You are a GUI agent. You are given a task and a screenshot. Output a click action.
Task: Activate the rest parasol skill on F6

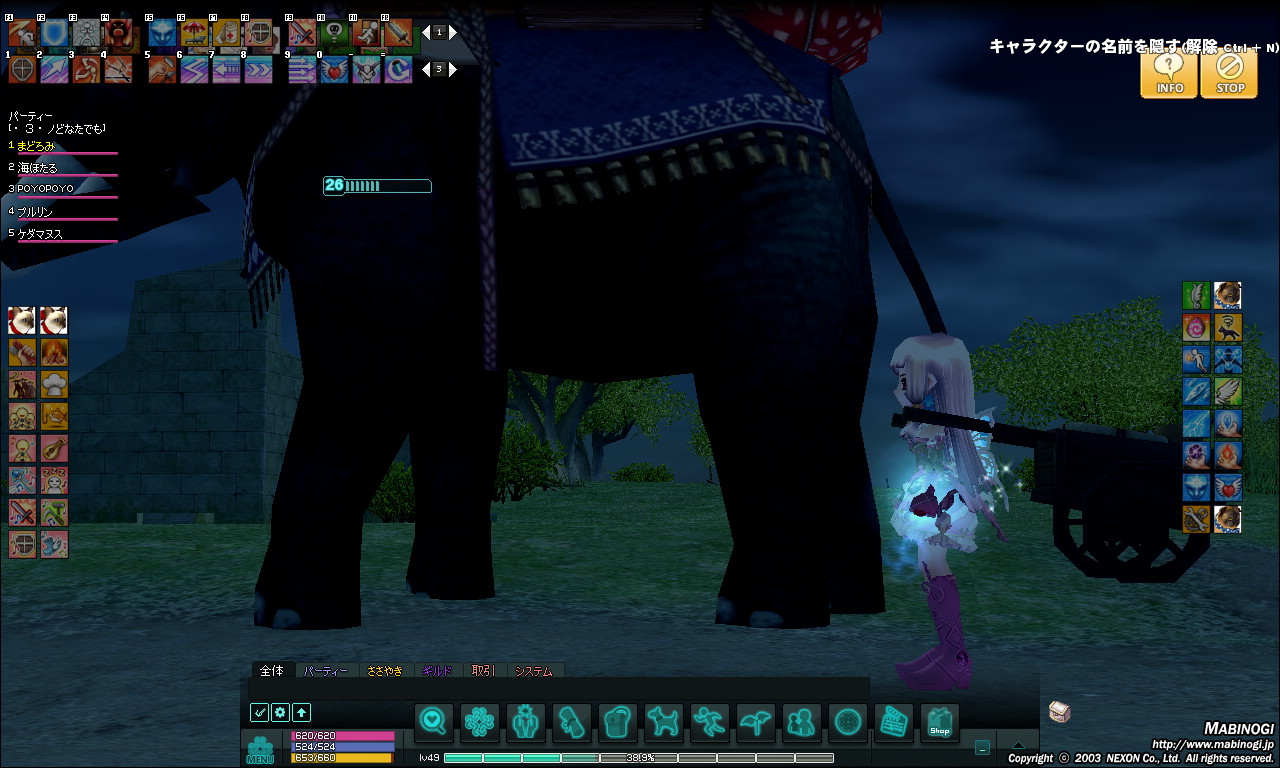pyautogui.click(x=194, y=34)
